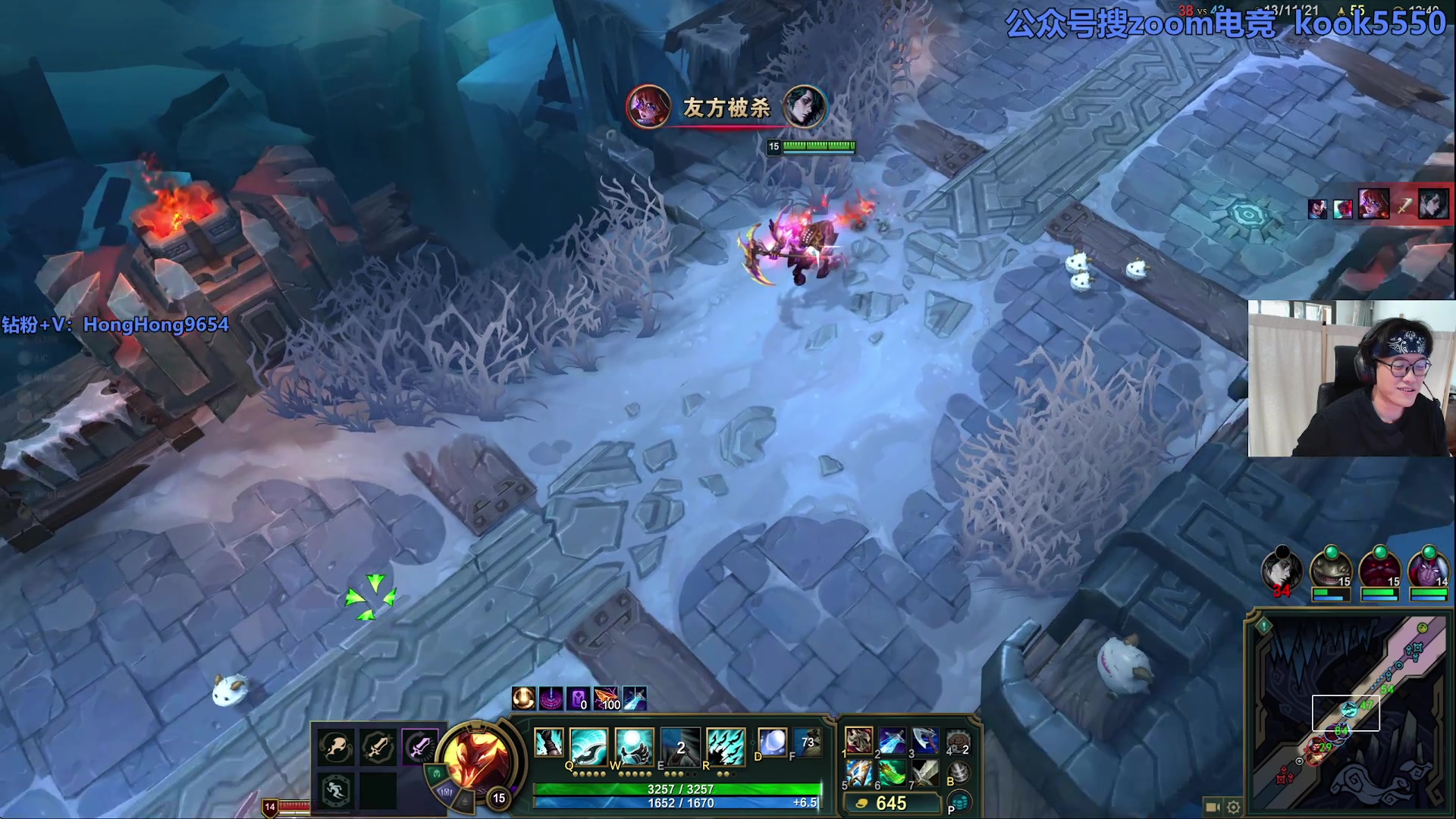
Task: Open minimap settings gear
Action: click(1234, 807)
